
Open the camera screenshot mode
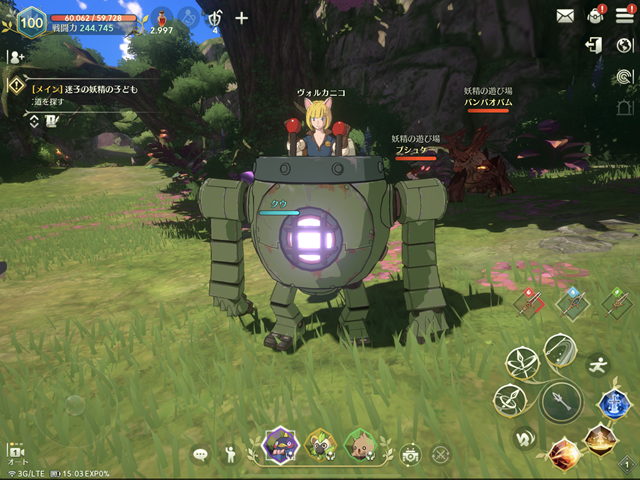(410, 455)
